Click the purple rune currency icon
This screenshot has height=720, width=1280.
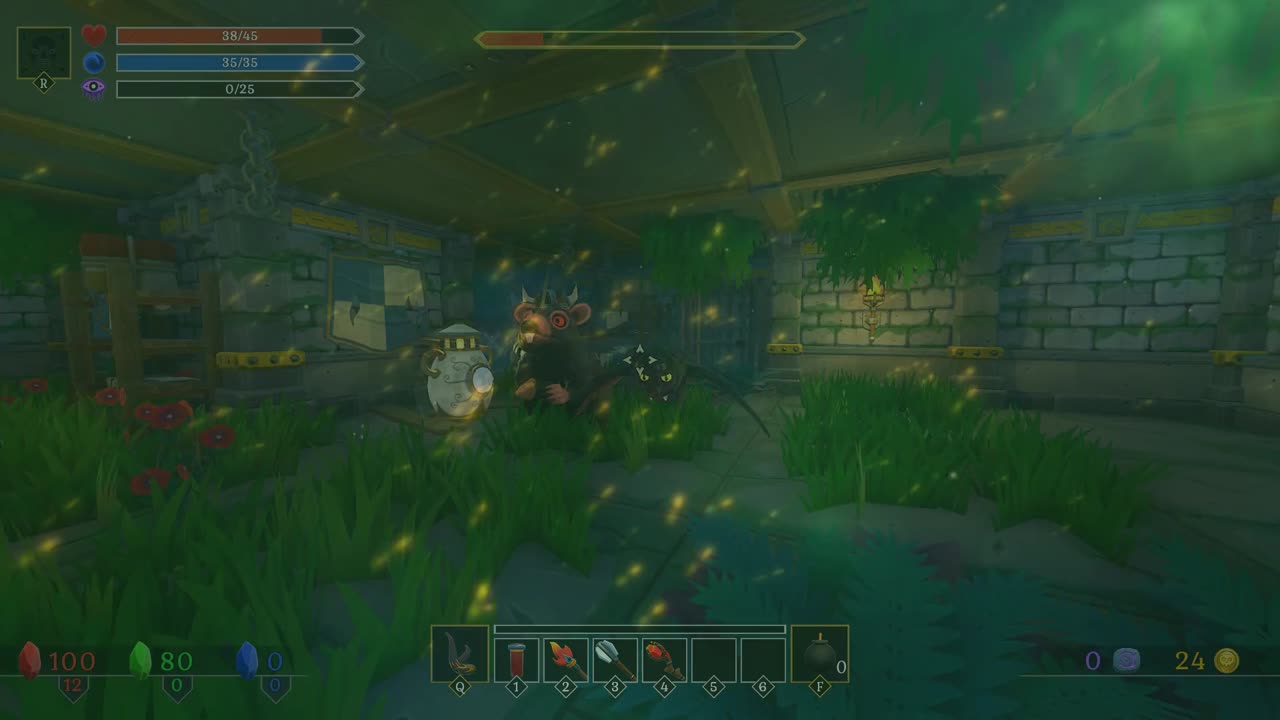point(1127,660)
